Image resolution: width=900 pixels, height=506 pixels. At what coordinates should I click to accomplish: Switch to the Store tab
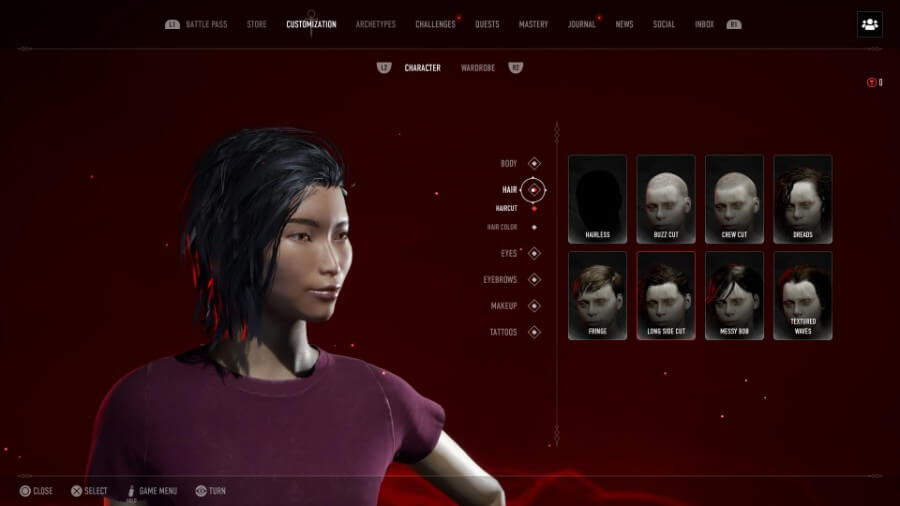[257, 24]
